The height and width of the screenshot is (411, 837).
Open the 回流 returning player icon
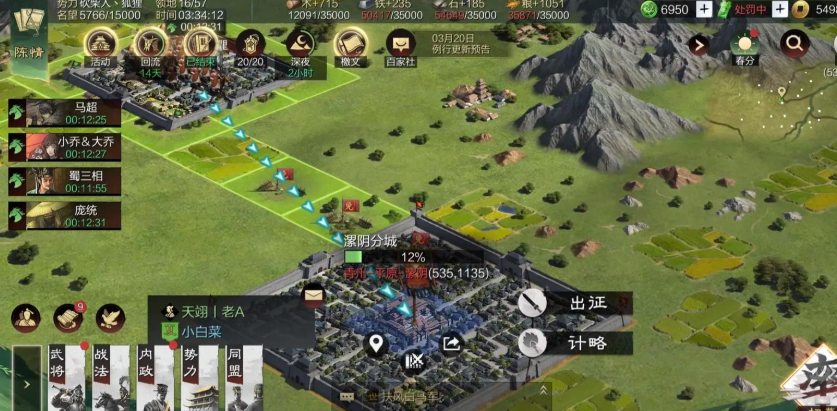[x=151, y=46]
